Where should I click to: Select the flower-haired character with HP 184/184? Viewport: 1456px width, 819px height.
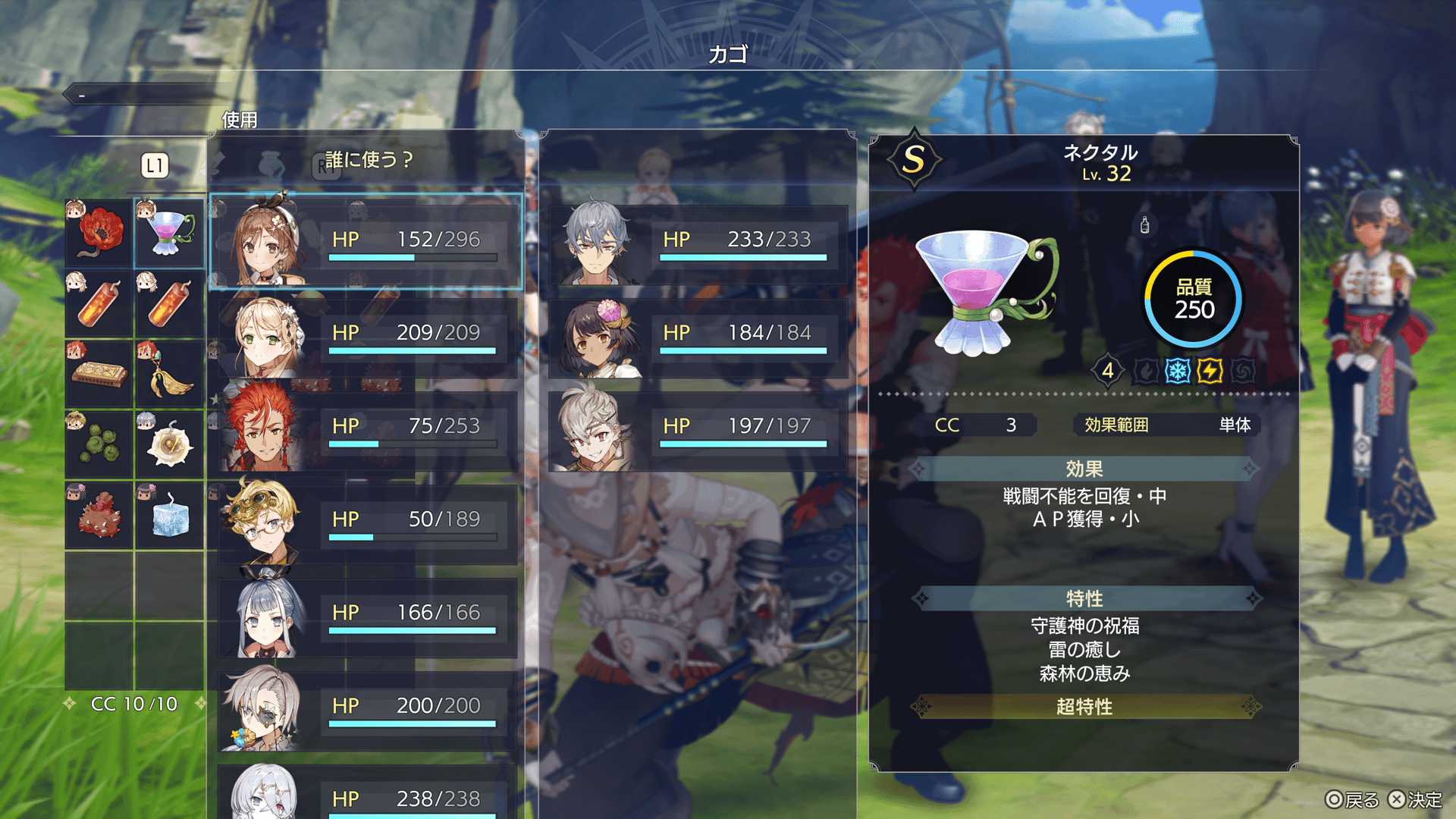(x=696, y=334)
